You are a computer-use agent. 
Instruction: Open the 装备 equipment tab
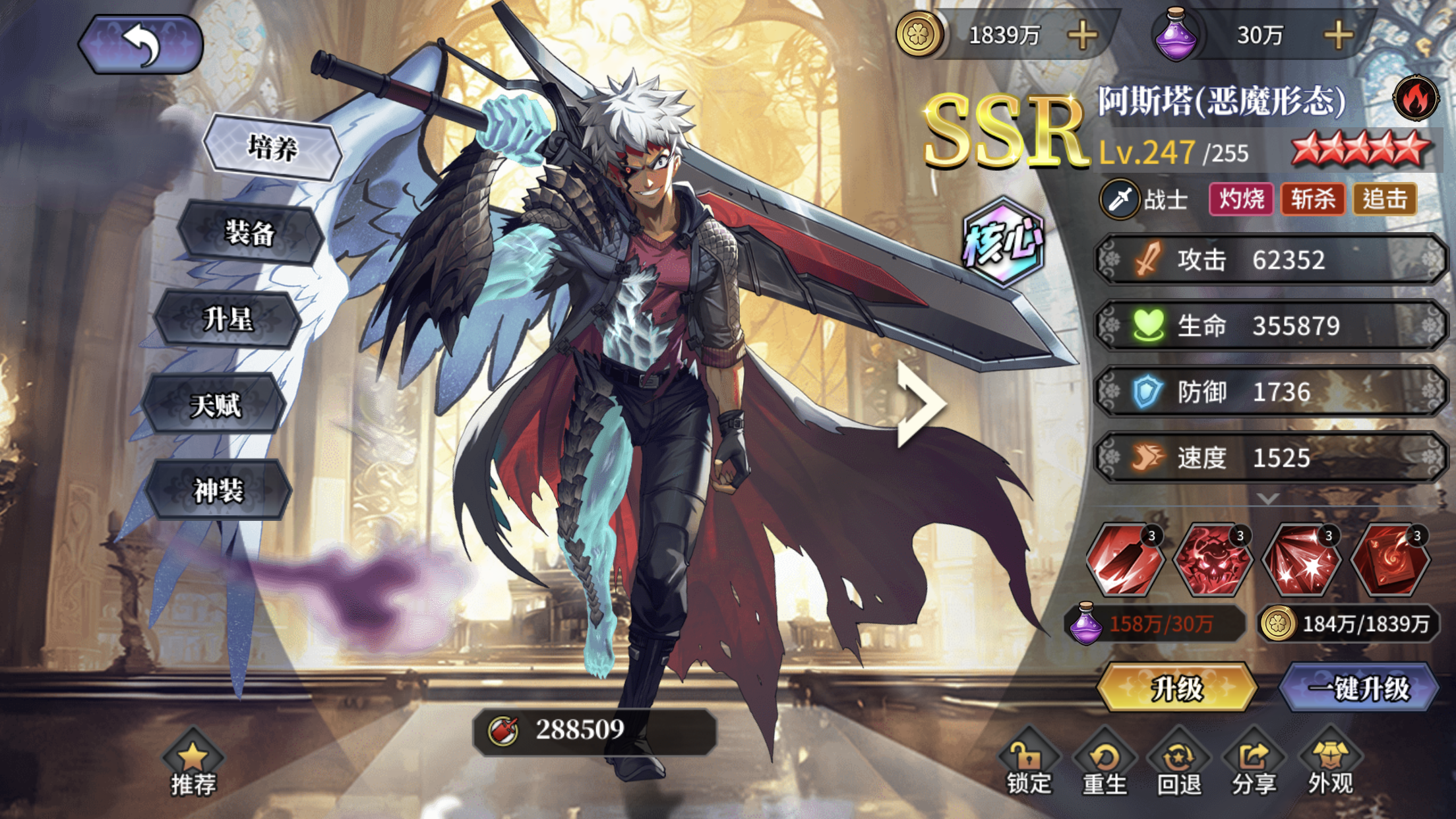pyautogui.click(x=250, y=233)
